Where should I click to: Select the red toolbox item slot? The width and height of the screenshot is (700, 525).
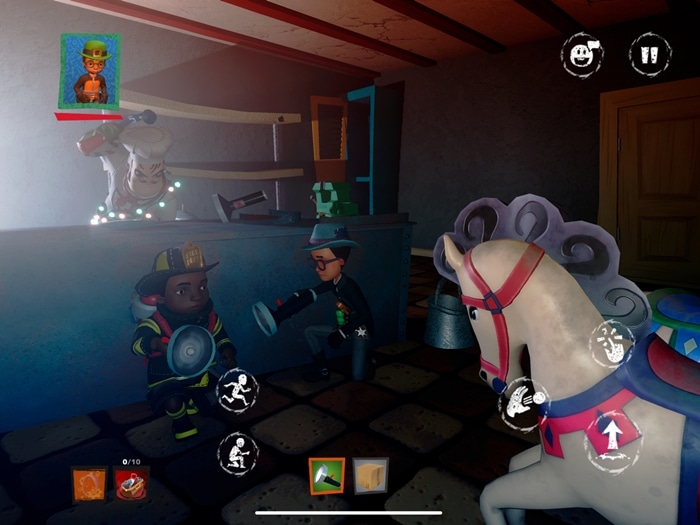(132, 485)
